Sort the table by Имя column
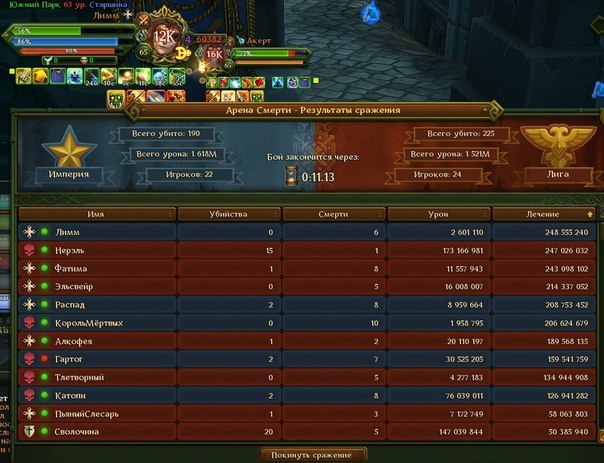The height and width of the screenshot is (463, 604). pyautogui.click(x=97, y=214)
